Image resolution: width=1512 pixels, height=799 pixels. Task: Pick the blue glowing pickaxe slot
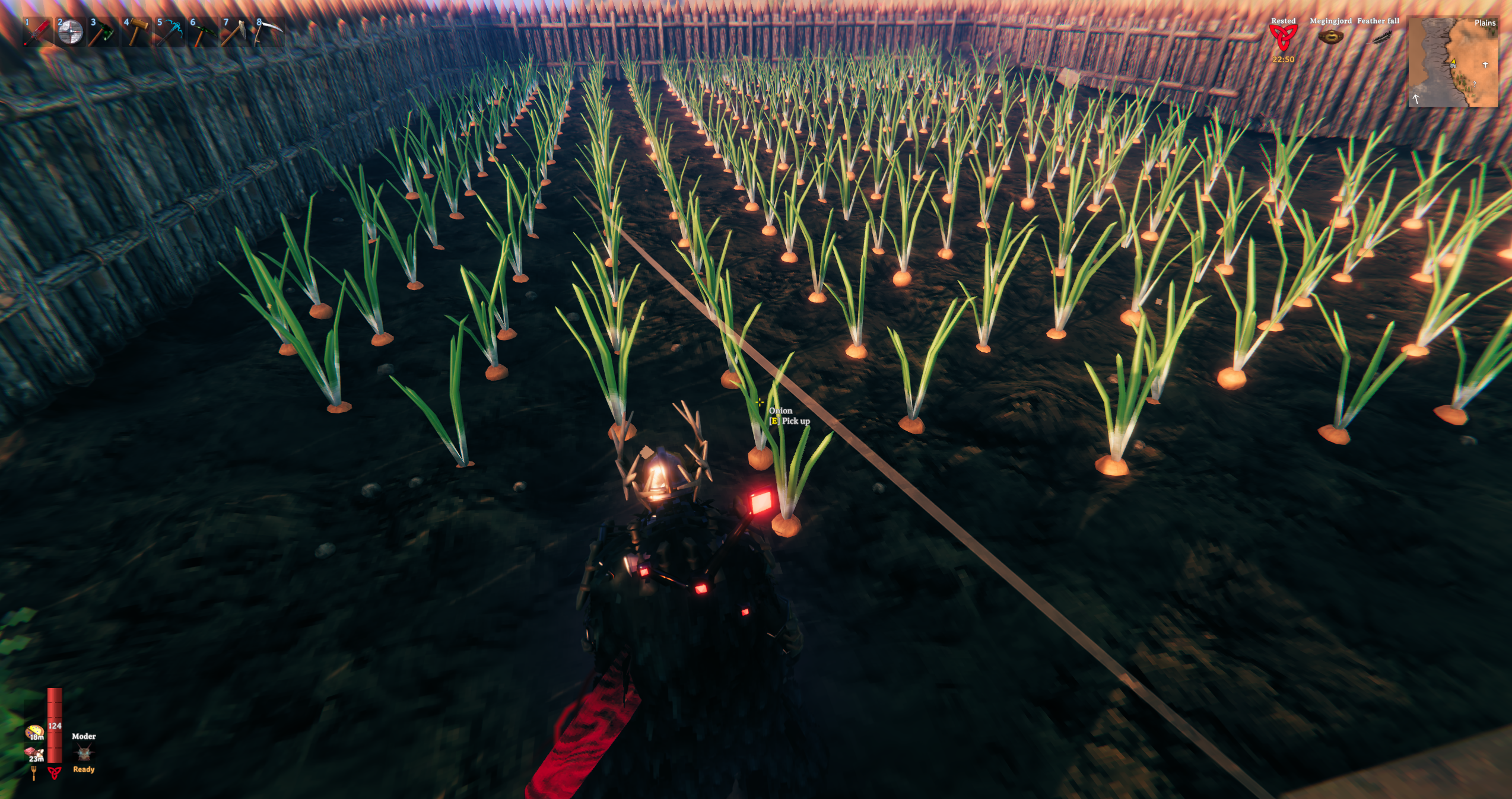pos(170,32)
